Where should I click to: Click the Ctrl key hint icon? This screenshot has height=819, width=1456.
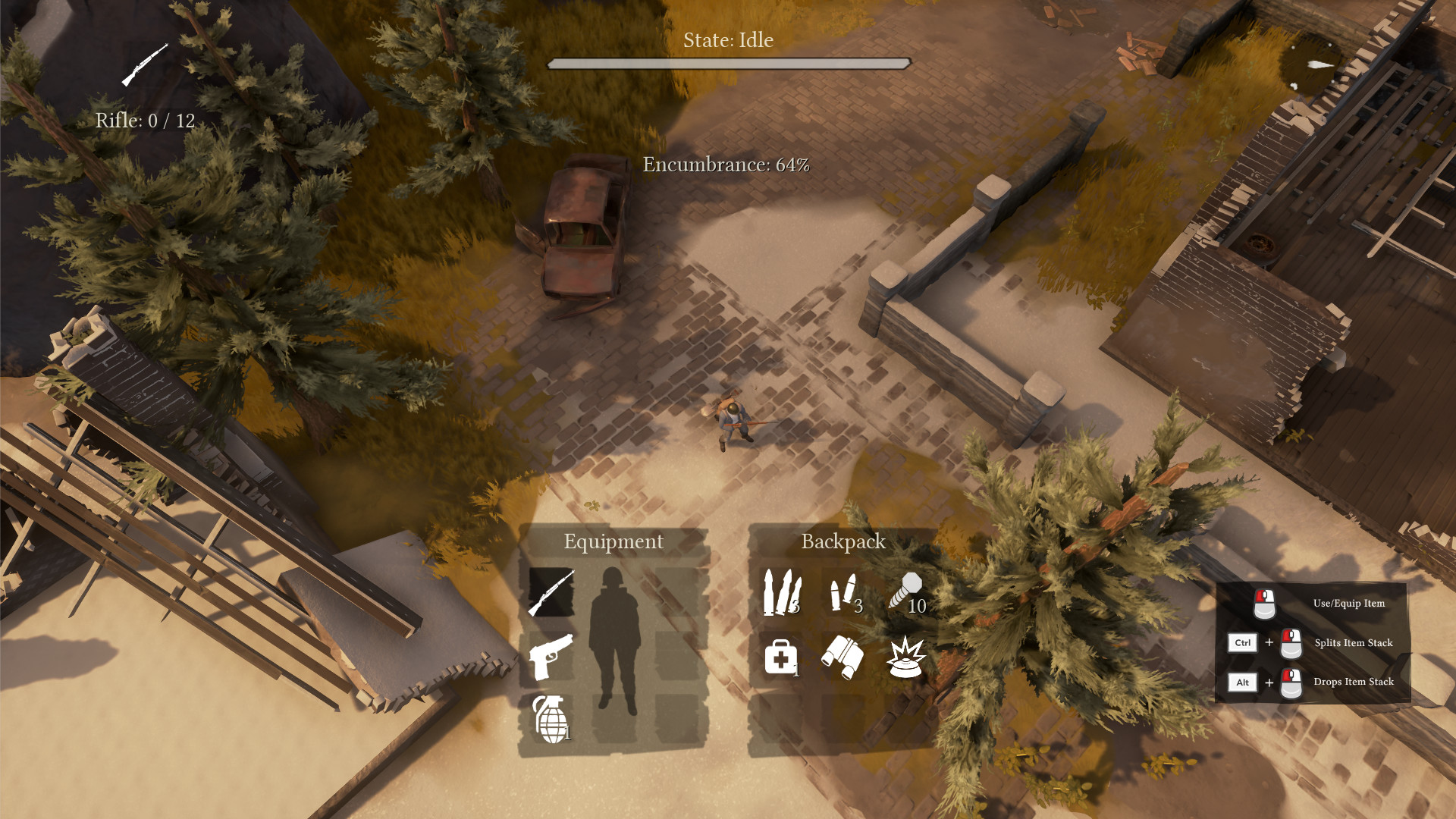tap(1242, 642)
